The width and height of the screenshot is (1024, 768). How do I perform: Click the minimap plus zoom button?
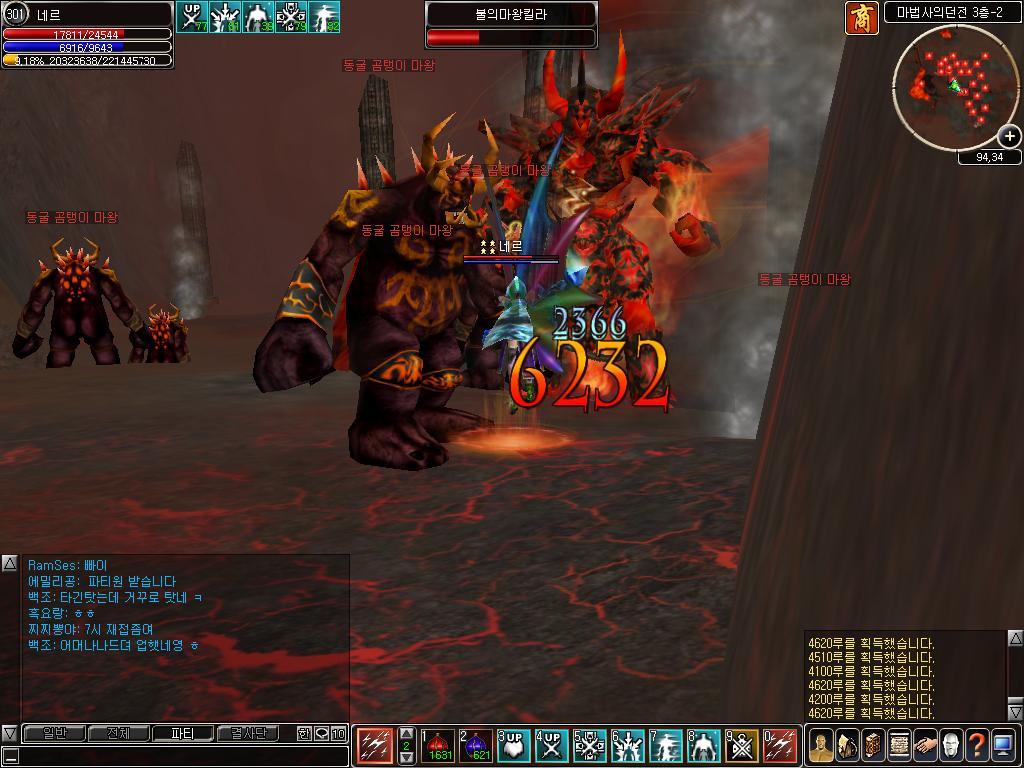tap(1009, 136)
